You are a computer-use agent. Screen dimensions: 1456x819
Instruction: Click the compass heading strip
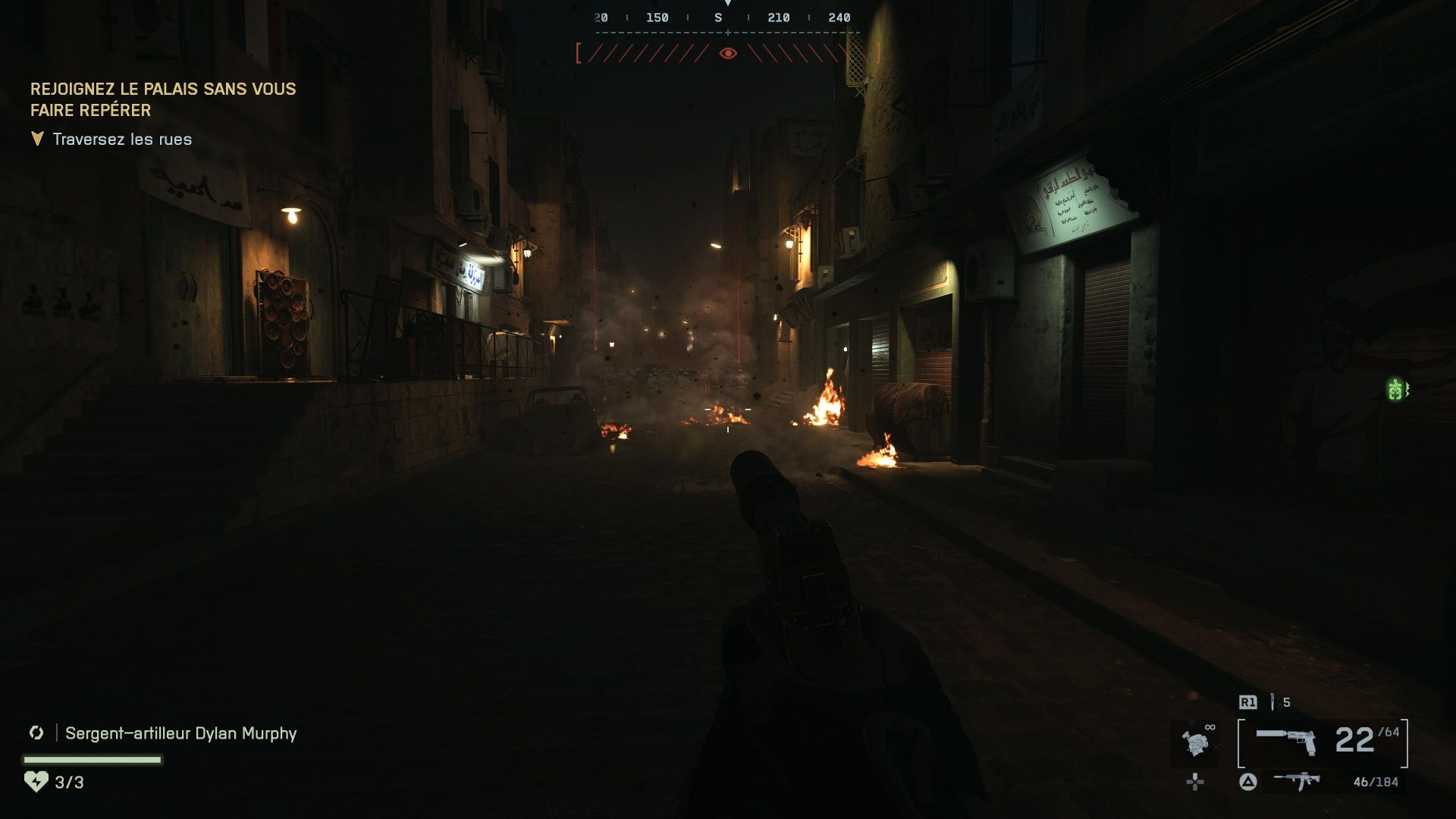726,18
